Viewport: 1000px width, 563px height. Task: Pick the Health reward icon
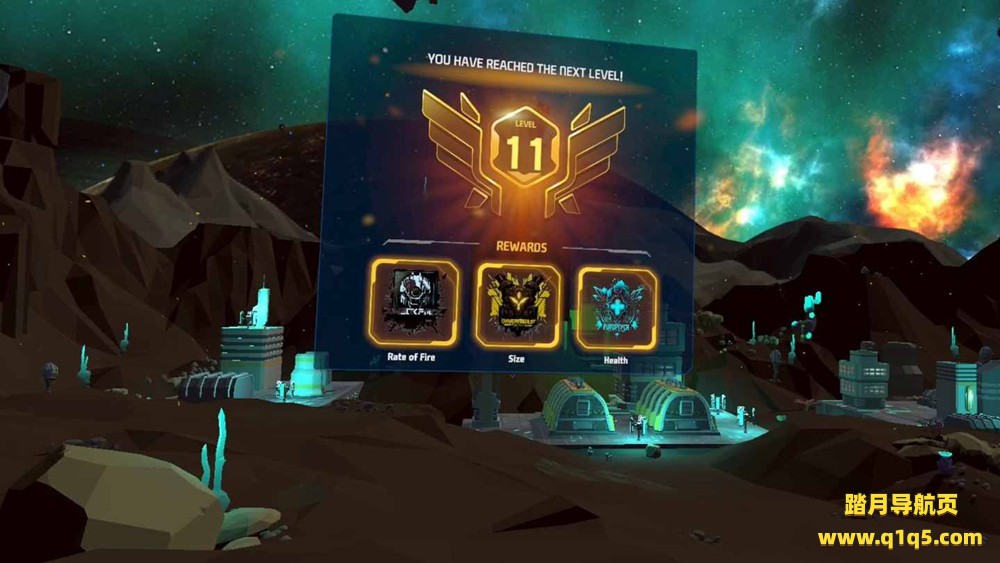click(616, 308)
